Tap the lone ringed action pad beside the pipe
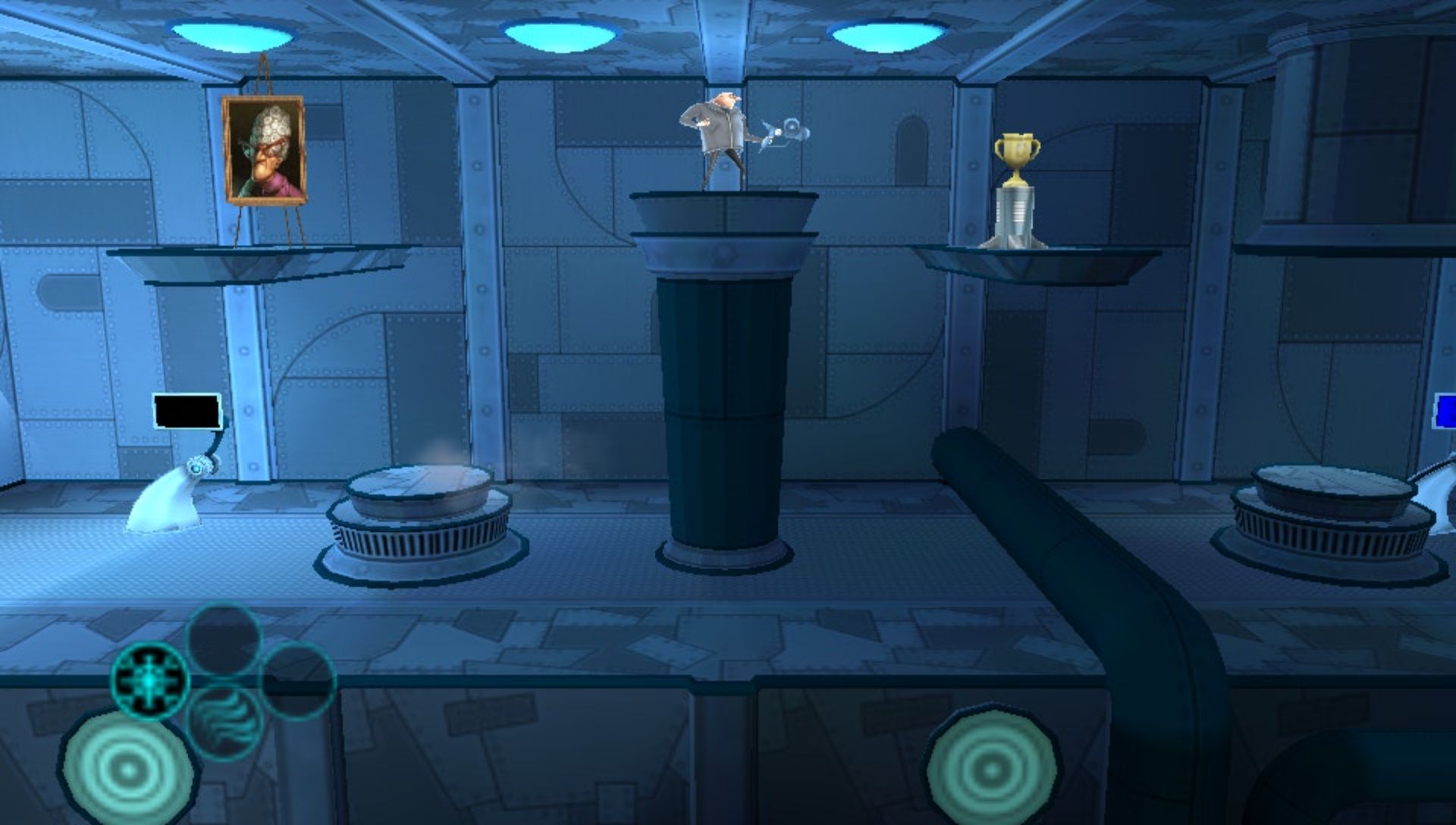The image size is (1456, 825). point(991,769)
